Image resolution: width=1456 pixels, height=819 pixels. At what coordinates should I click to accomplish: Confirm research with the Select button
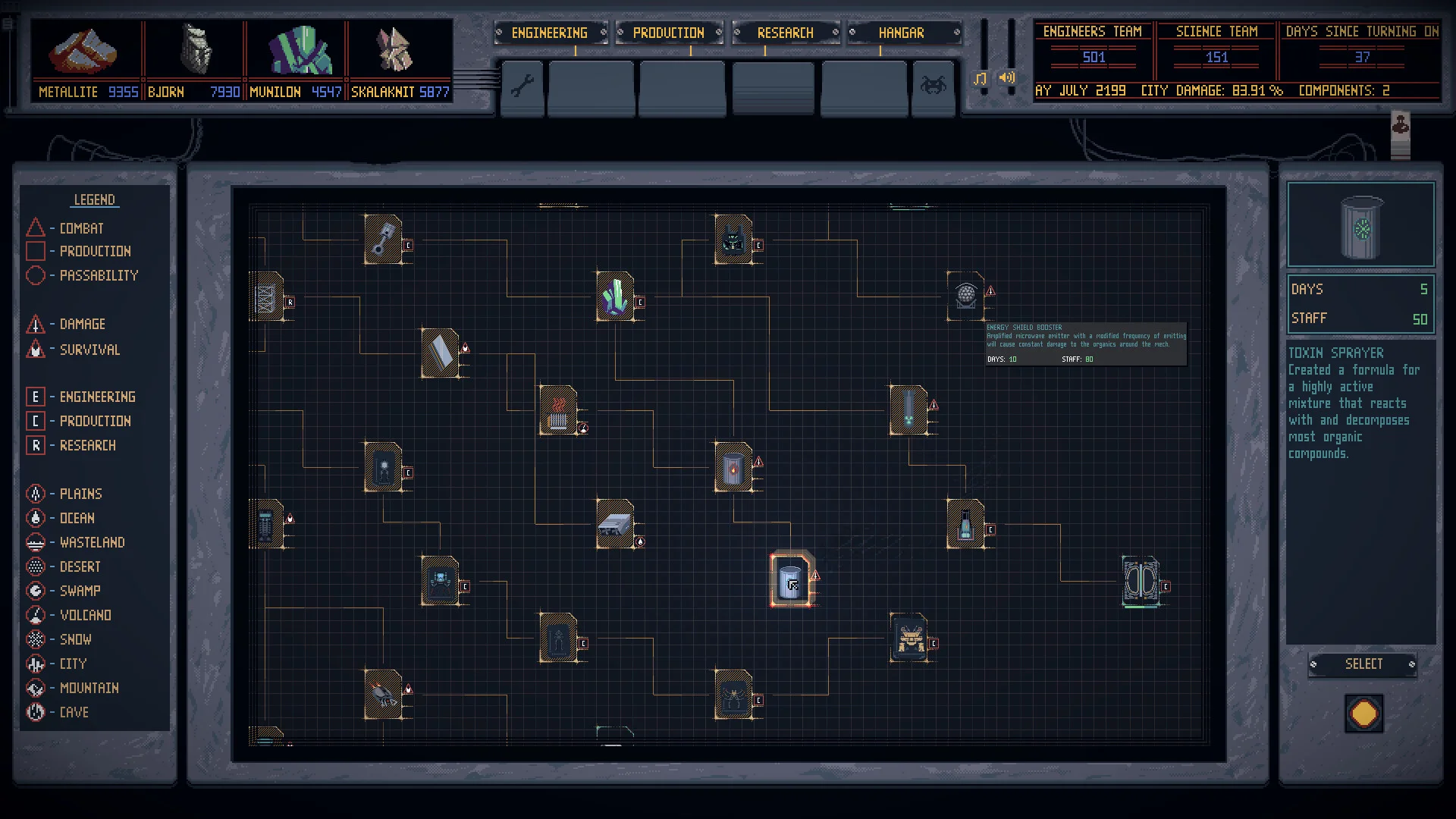(x=1363, y=664)
